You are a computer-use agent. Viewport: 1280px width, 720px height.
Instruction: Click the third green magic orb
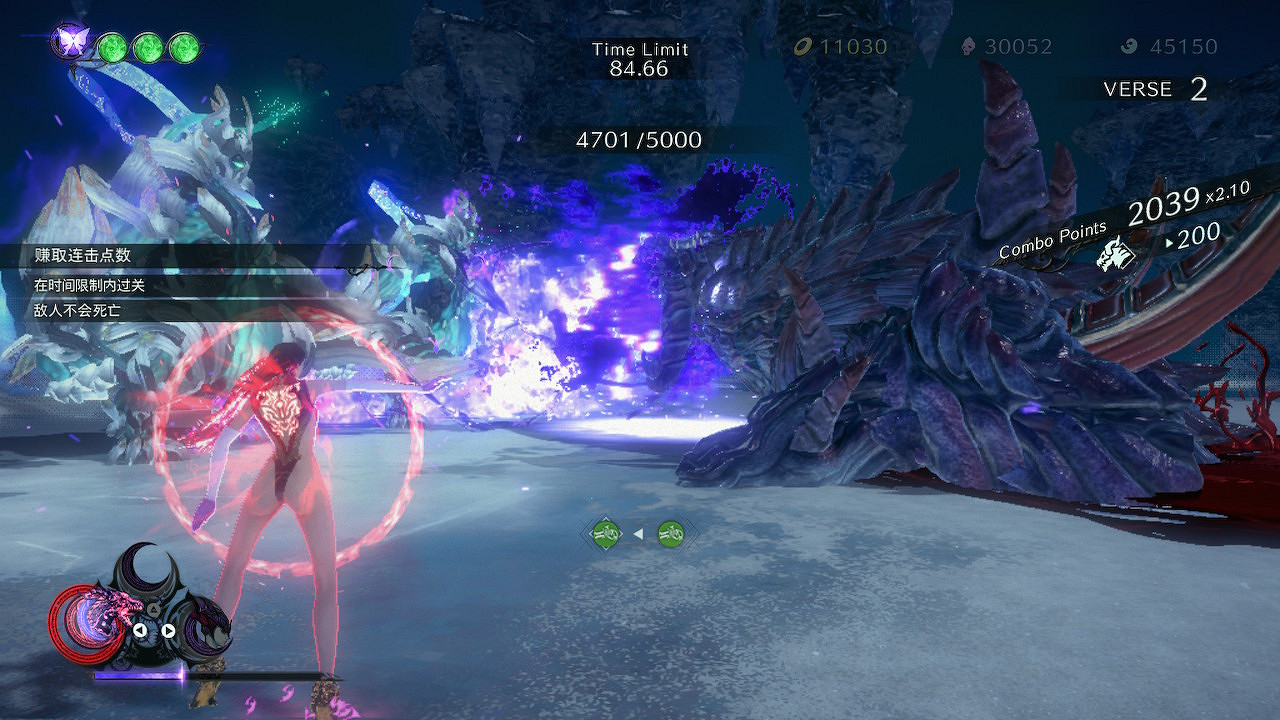[x=185, y=45]
